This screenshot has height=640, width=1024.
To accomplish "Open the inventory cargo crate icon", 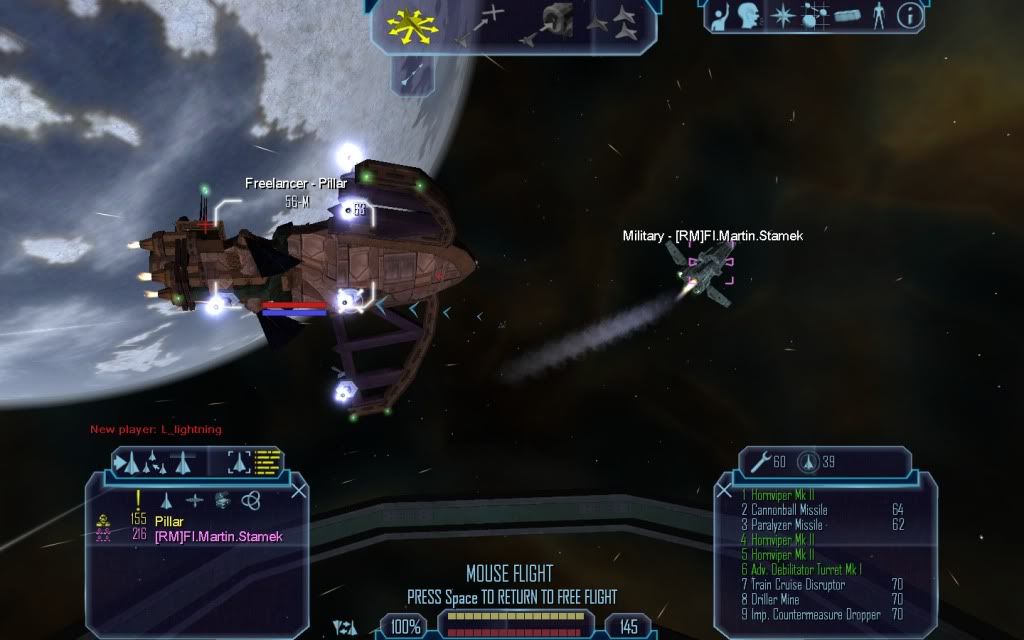I will click(849, 16).
